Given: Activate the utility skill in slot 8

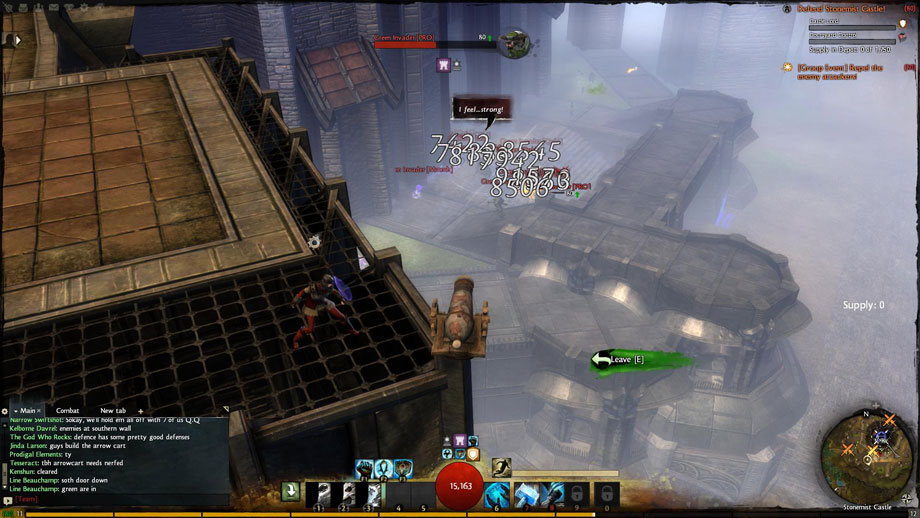Looking at the screenshot, I should (x=553, y=494).
